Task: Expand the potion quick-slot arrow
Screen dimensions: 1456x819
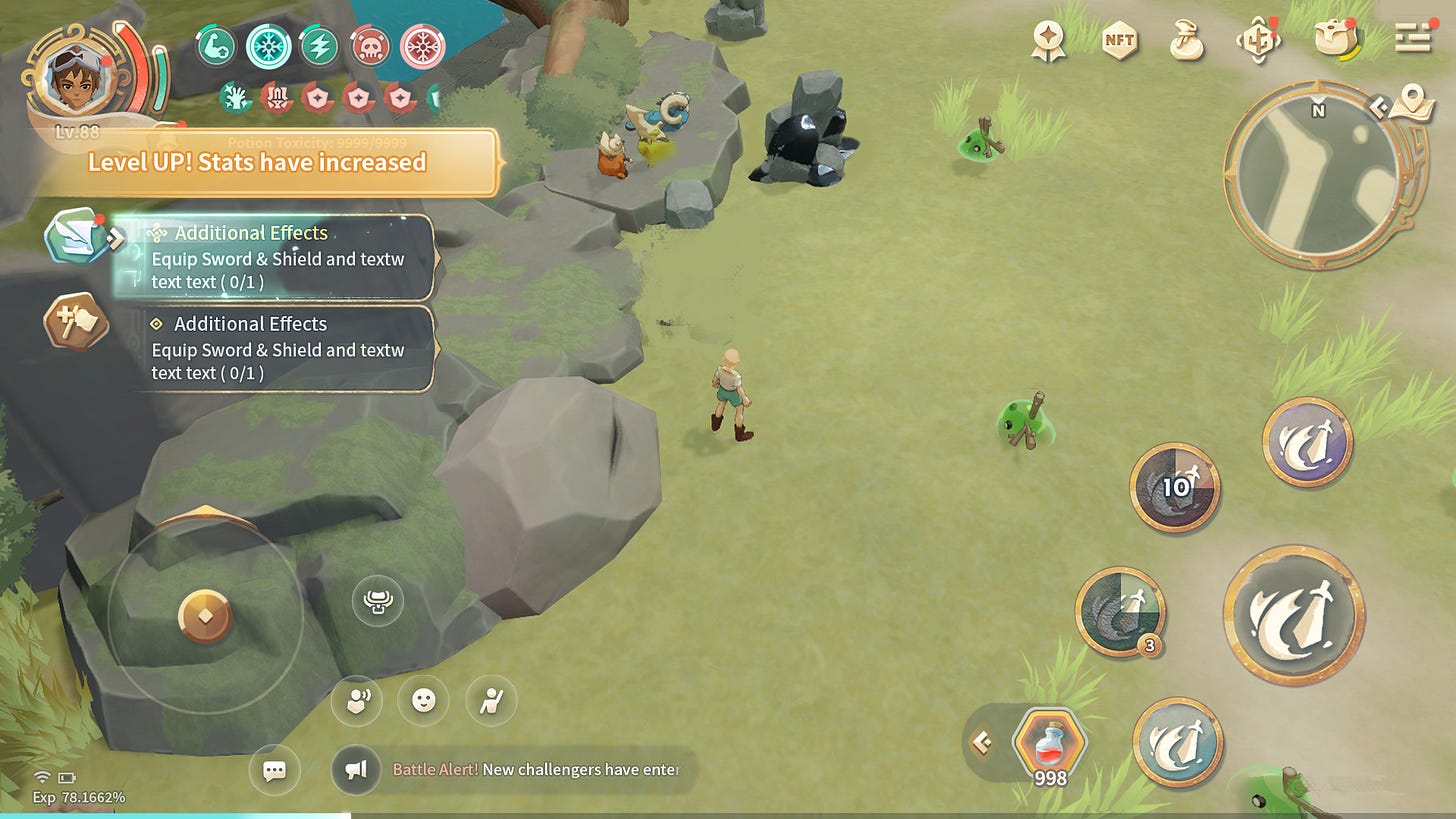Action: [x=982, y=742]
